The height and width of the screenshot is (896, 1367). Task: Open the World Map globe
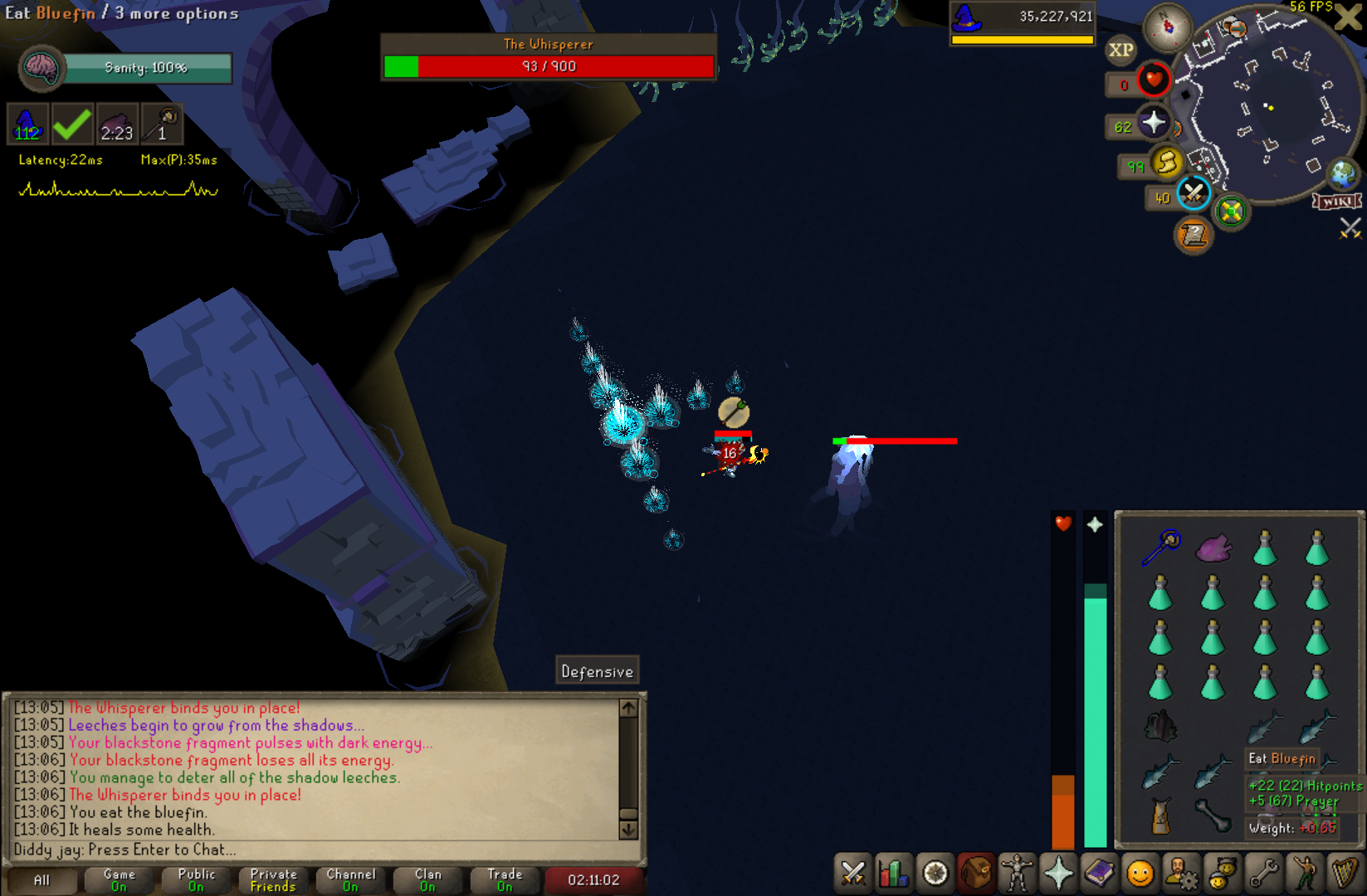pyautogui.click(x=1342, y=174)
